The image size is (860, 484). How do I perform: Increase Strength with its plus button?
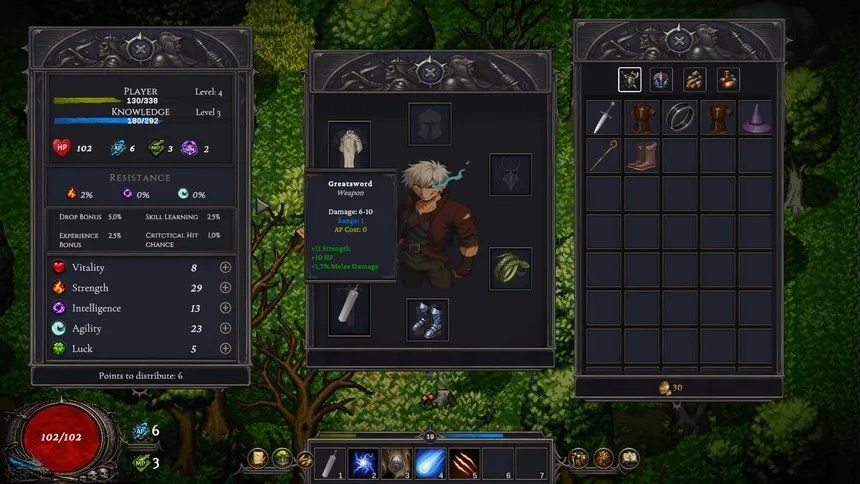tap(225, 288)
